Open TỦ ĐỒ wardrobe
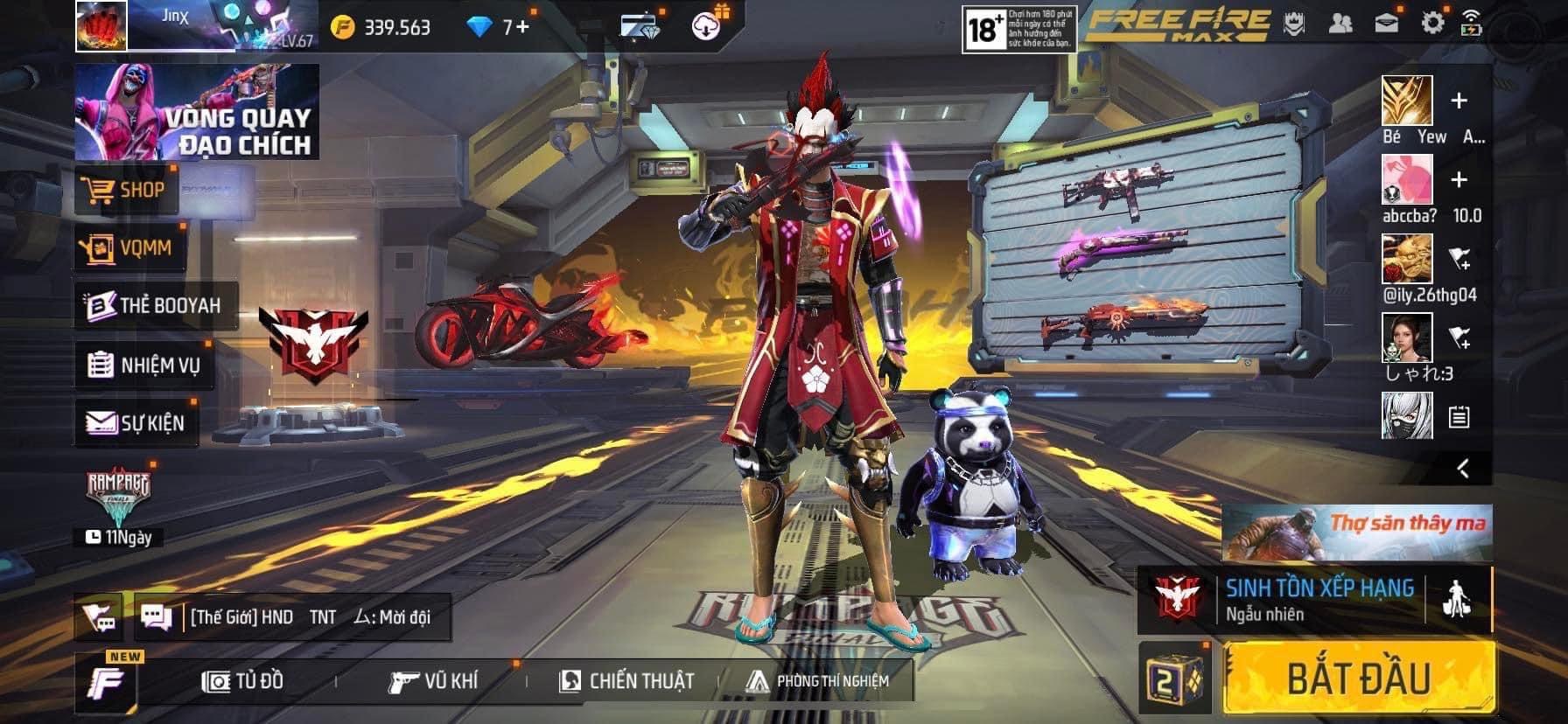 coord(243,681)
